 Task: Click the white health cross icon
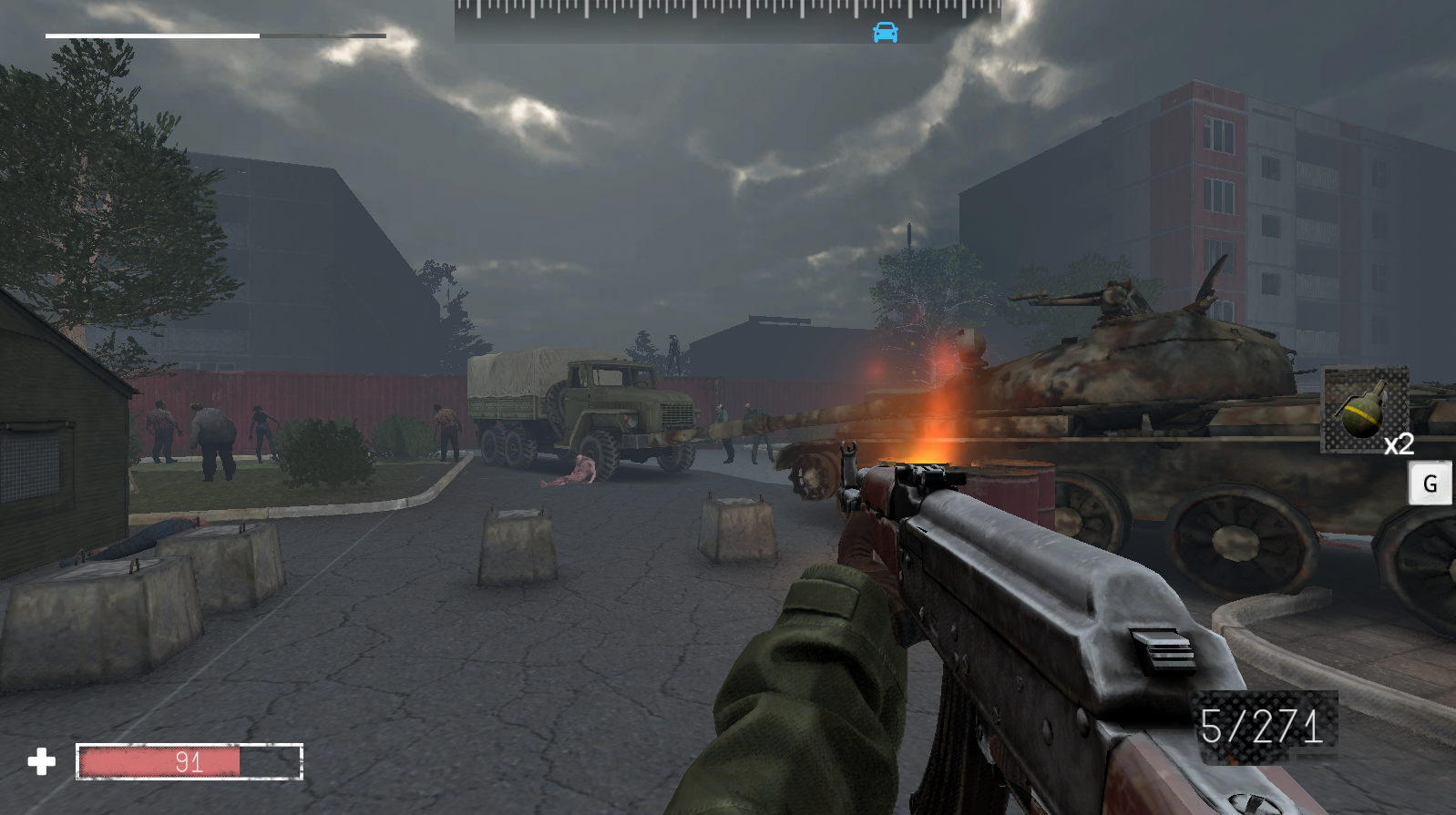pos(42,761)
